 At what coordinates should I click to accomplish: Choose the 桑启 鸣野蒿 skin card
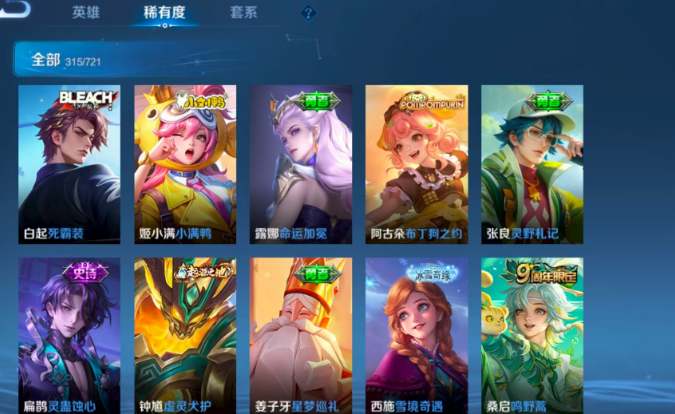pyautogui.click(x=532, y=336)
